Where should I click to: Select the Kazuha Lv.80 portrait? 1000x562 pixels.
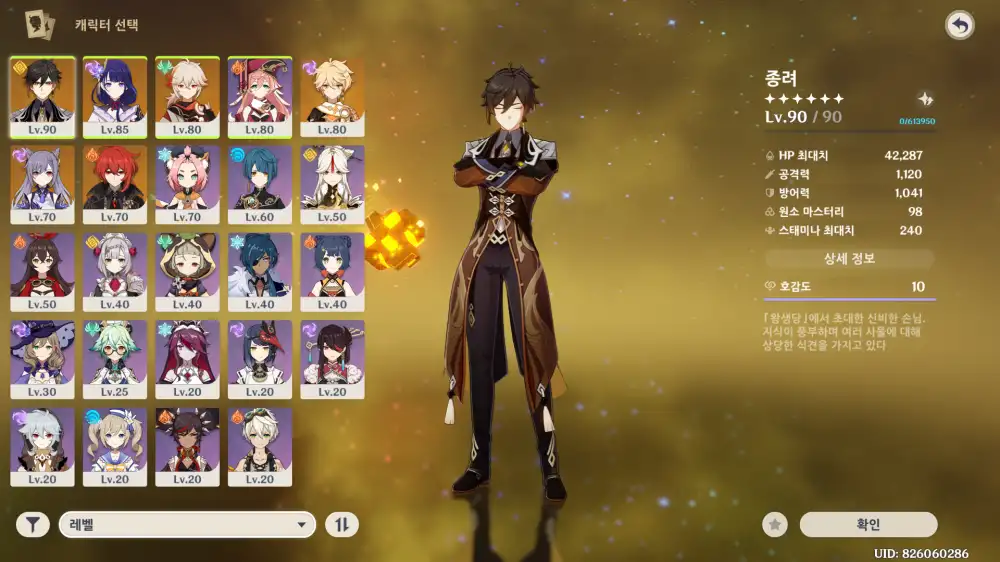coord(187,96)
